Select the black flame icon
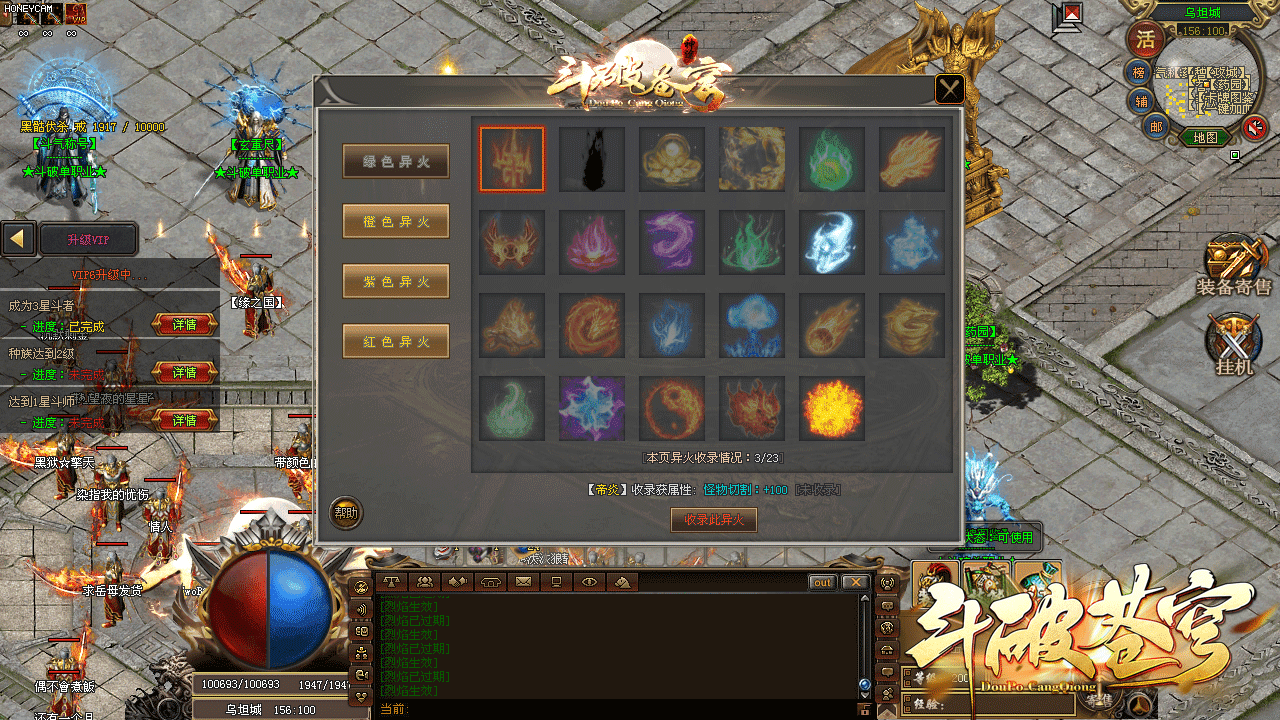The height and width of the screenshot is (720, 1280). (x=592, y=159)
